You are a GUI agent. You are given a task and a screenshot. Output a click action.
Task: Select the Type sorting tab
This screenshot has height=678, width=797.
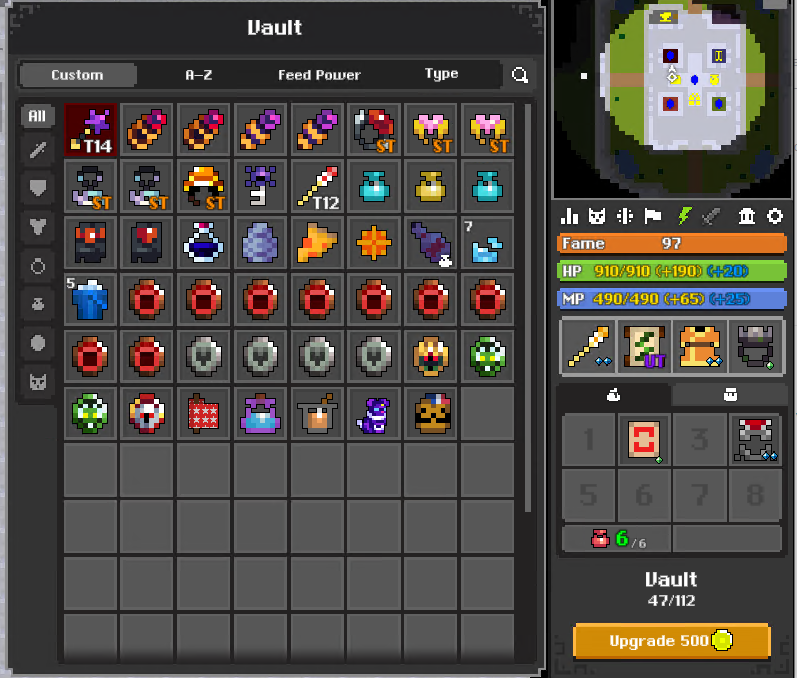(x=441, y=74)
